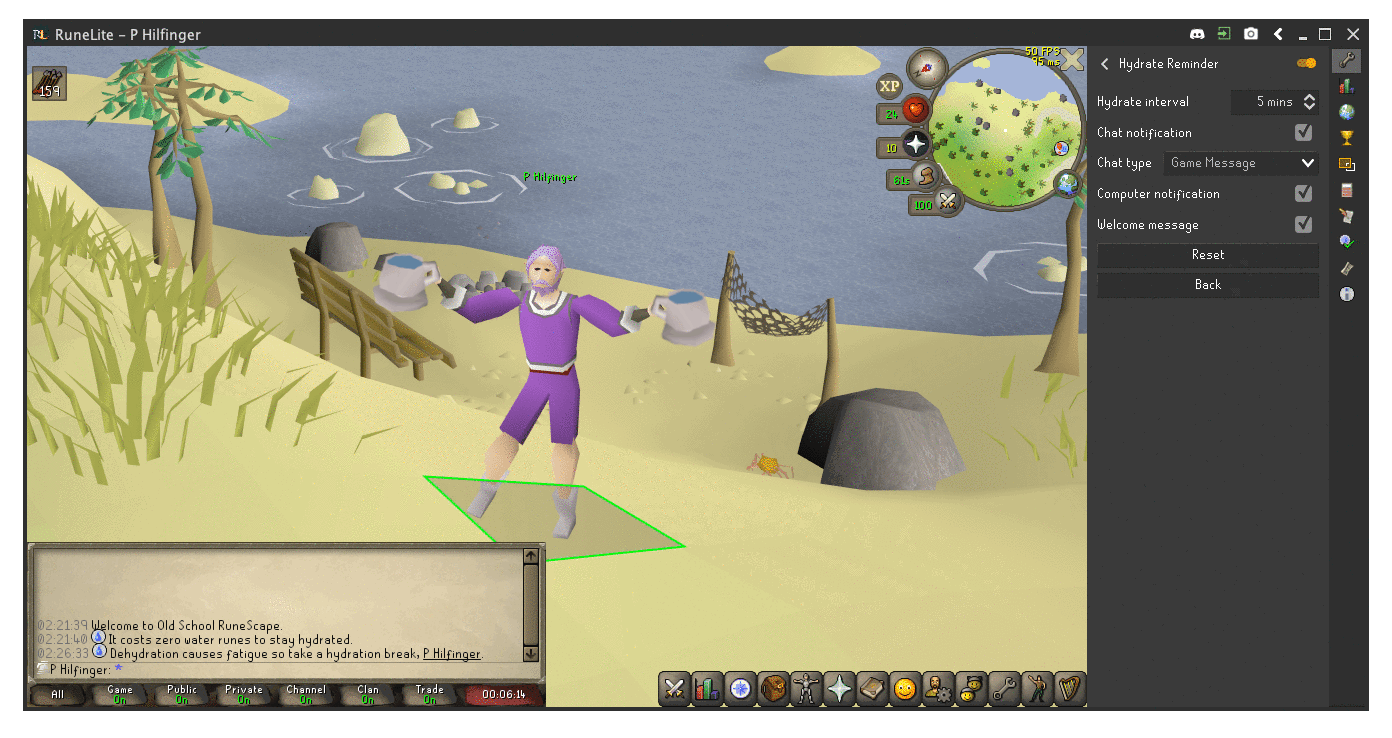Image resolution: width=1392 pixels, height=738 pixels.
Task: Go back using the Back button
Action: pos(1207,285)
